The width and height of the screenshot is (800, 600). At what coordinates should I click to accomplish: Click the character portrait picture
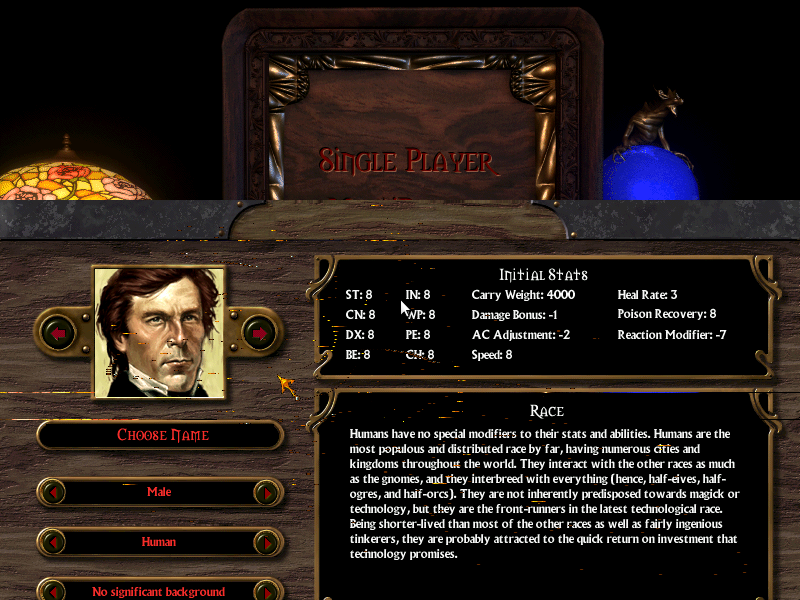[x=159, y=332]
